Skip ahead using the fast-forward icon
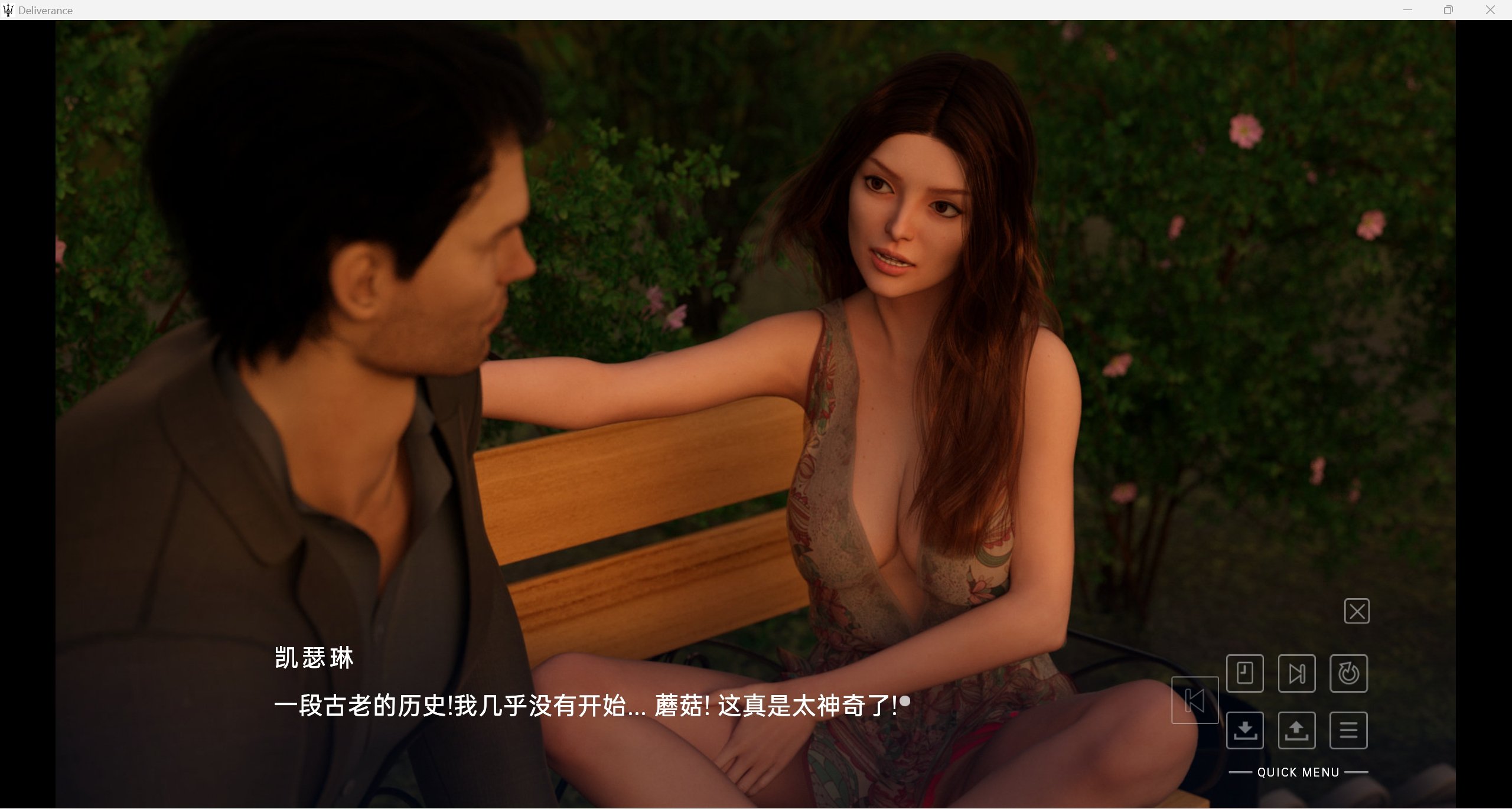This screenshot has width=1512, height=809. pyautogui.click(x=1297, y=672)
